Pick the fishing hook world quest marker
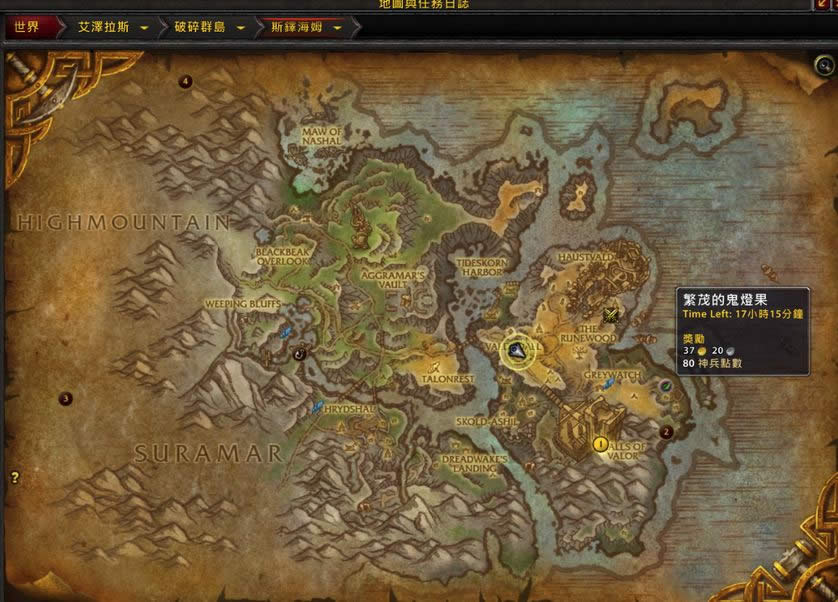 coord(299,353)
